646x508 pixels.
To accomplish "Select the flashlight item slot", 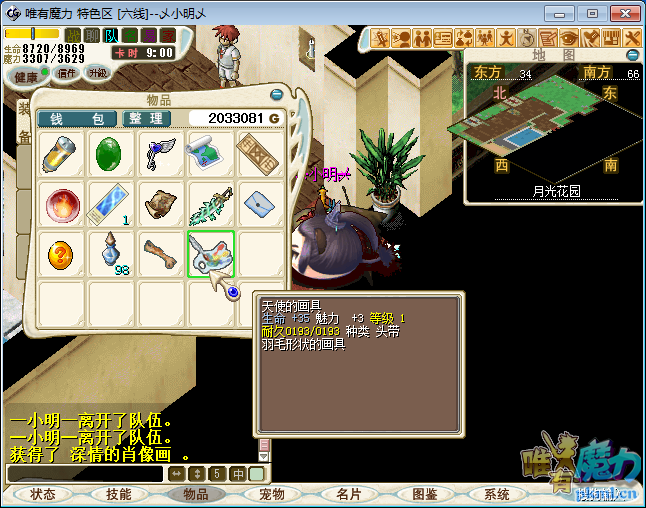I will coord(60,155).
